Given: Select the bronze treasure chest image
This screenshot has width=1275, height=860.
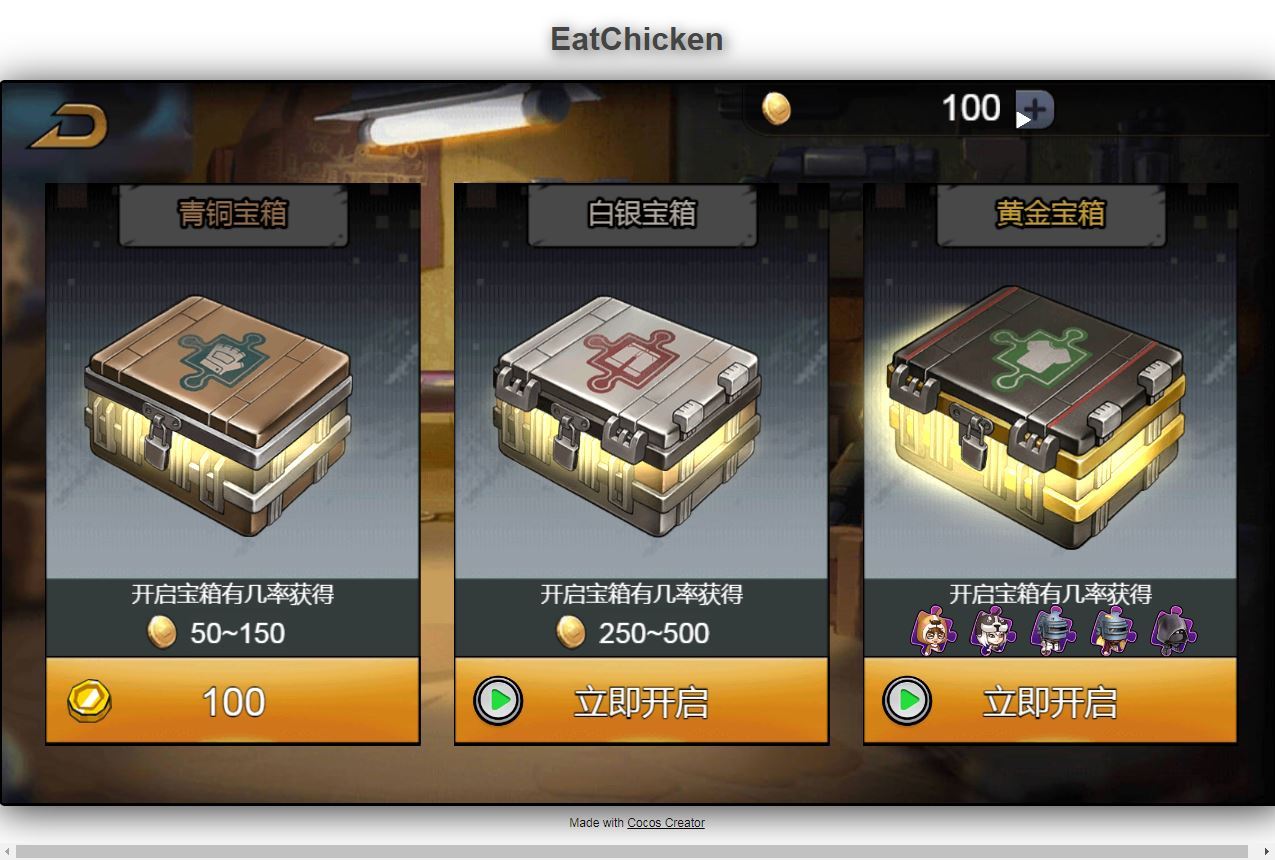Looking at the screenshot, I should coord(218,414).
